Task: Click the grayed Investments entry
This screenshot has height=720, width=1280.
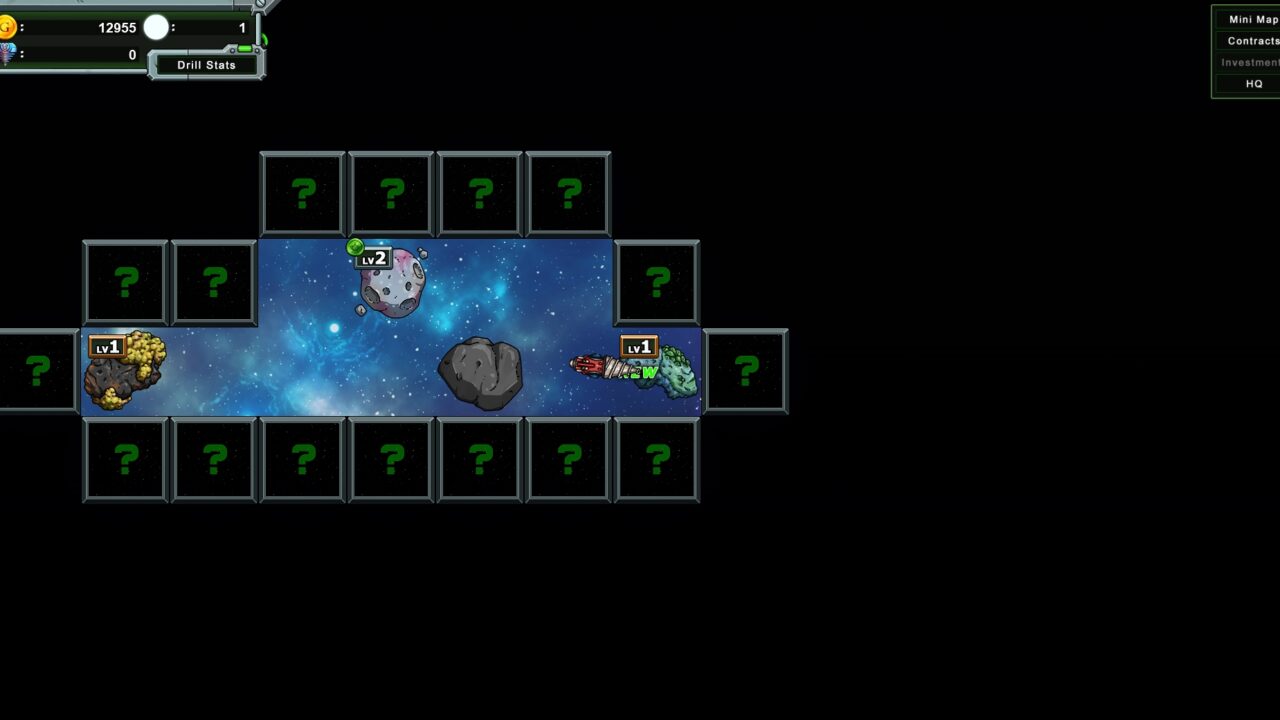Action: [x=1250, y=62]
